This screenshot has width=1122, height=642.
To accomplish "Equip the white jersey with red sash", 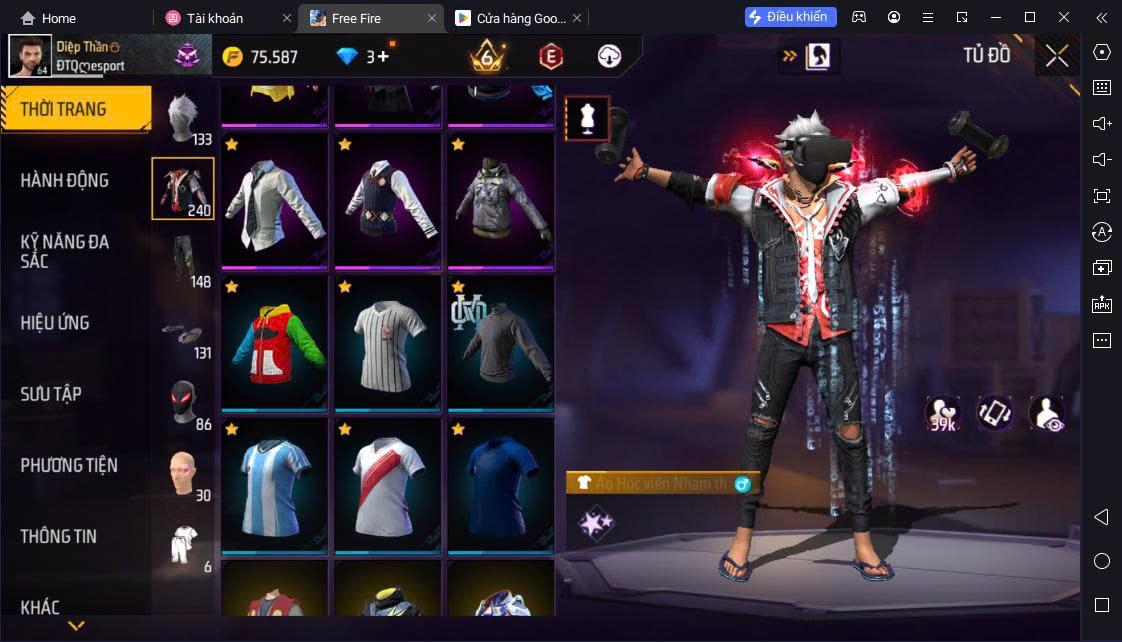I will point(388,485).
